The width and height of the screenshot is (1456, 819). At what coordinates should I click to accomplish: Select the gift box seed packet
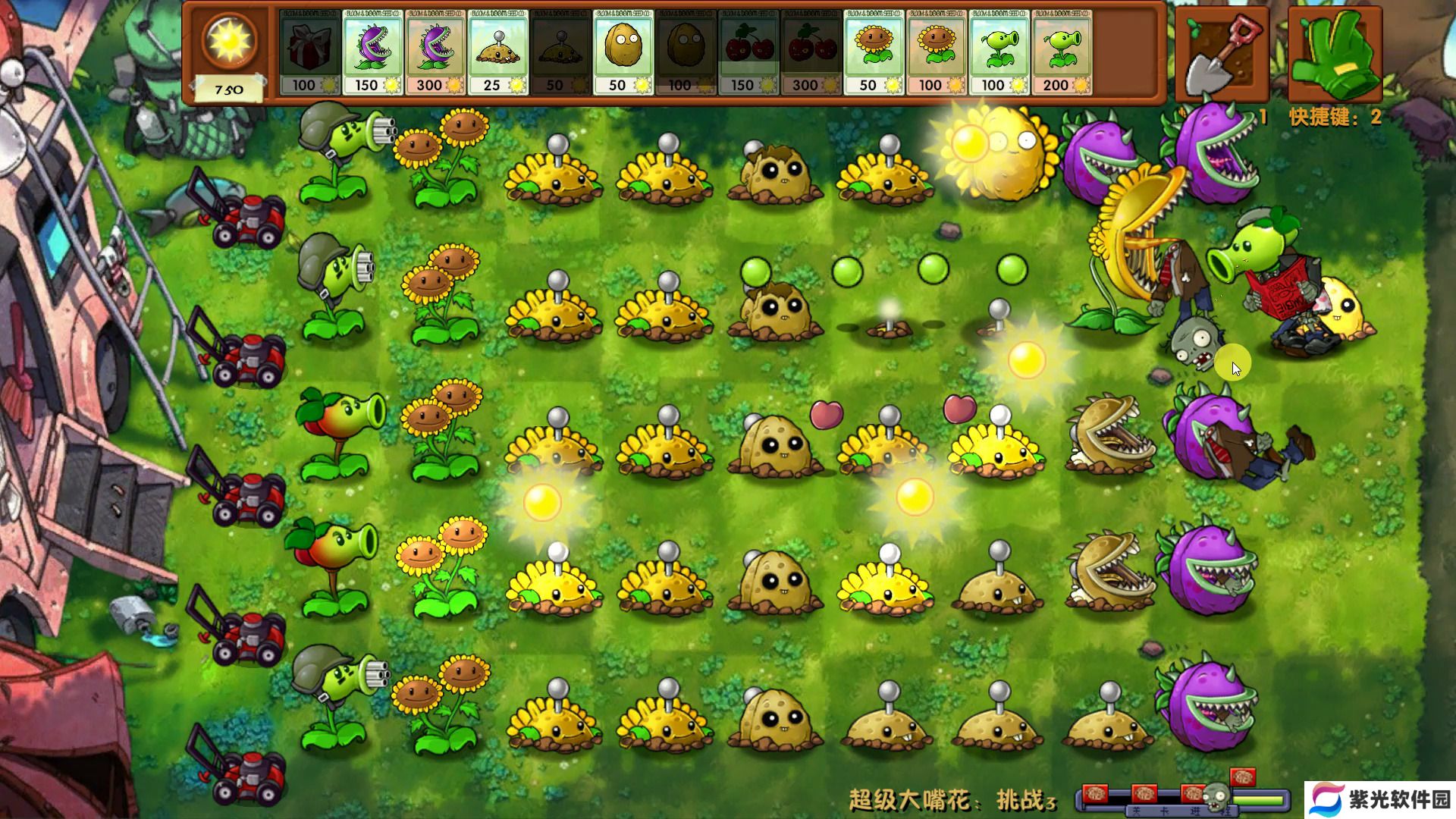coord(309,52)
